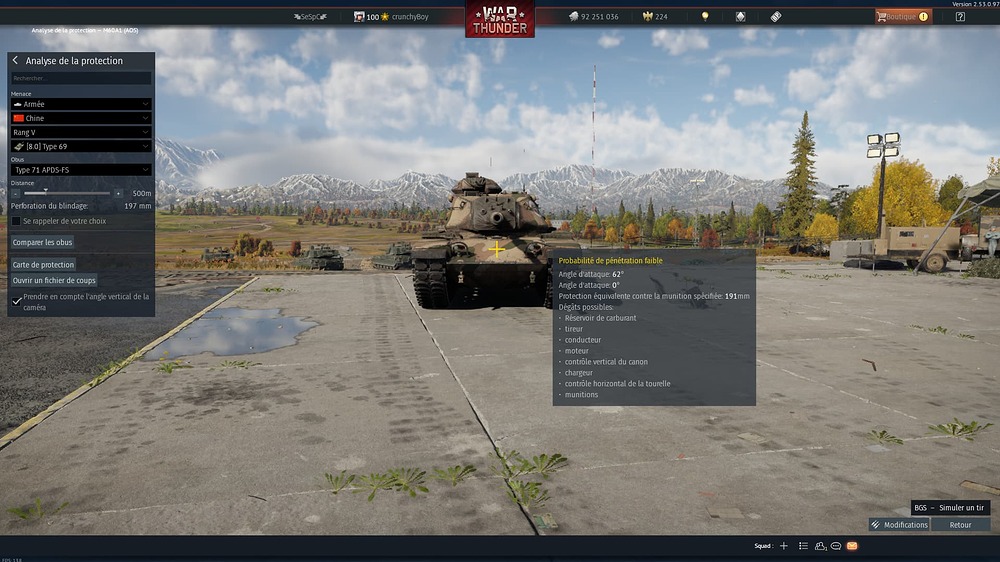Open the Type 69 vehicle dropdown
The image size is (1000, 562).
pos(81,146)
